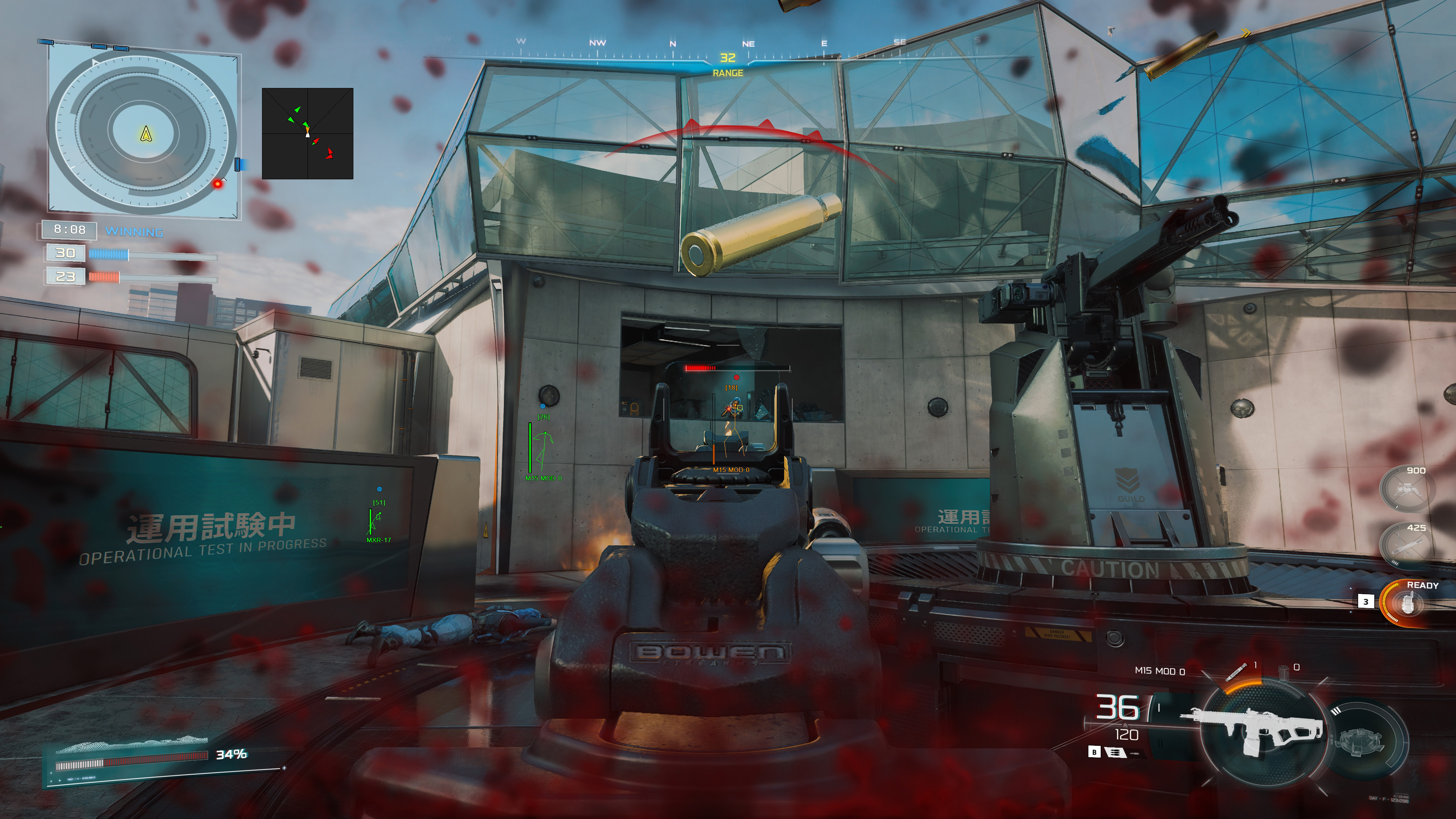This screenshot has height=819, width=1456.
Task: Click the black radar panel with arrows
Action: pos(308,133)
